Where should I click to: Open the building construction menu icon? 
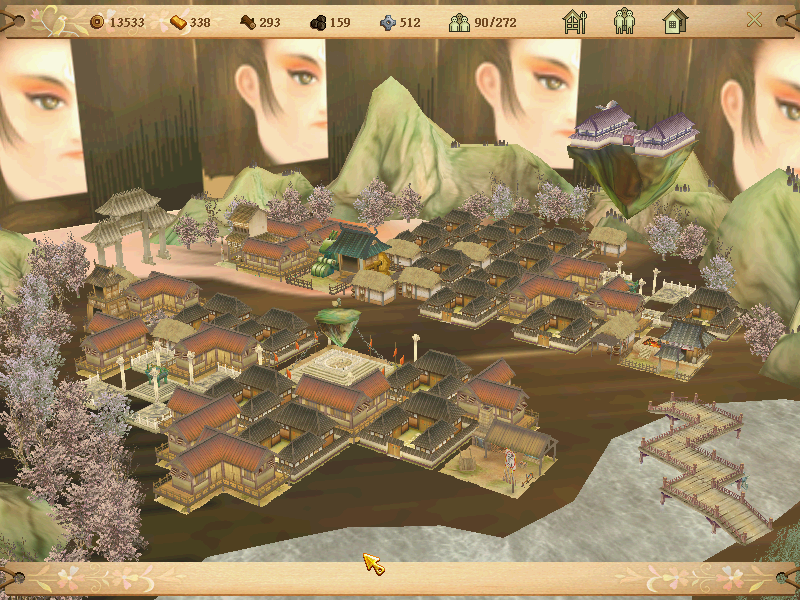pos(574,21)
